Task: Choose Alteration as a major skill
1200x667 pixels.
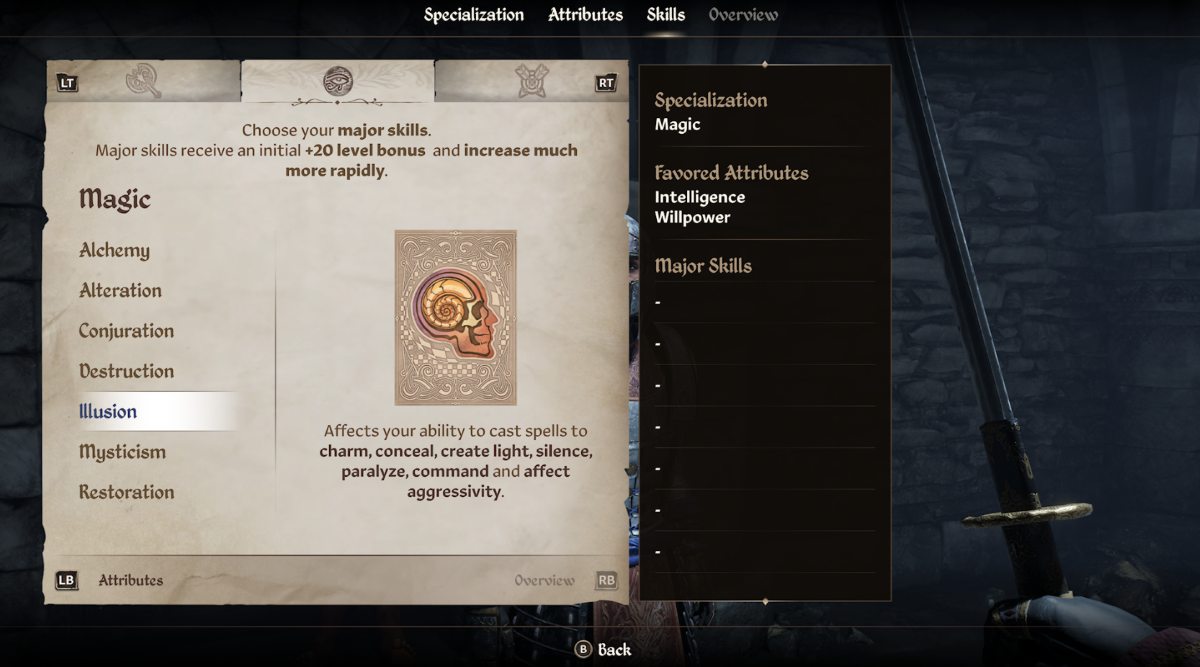Action: click(120, 291)
